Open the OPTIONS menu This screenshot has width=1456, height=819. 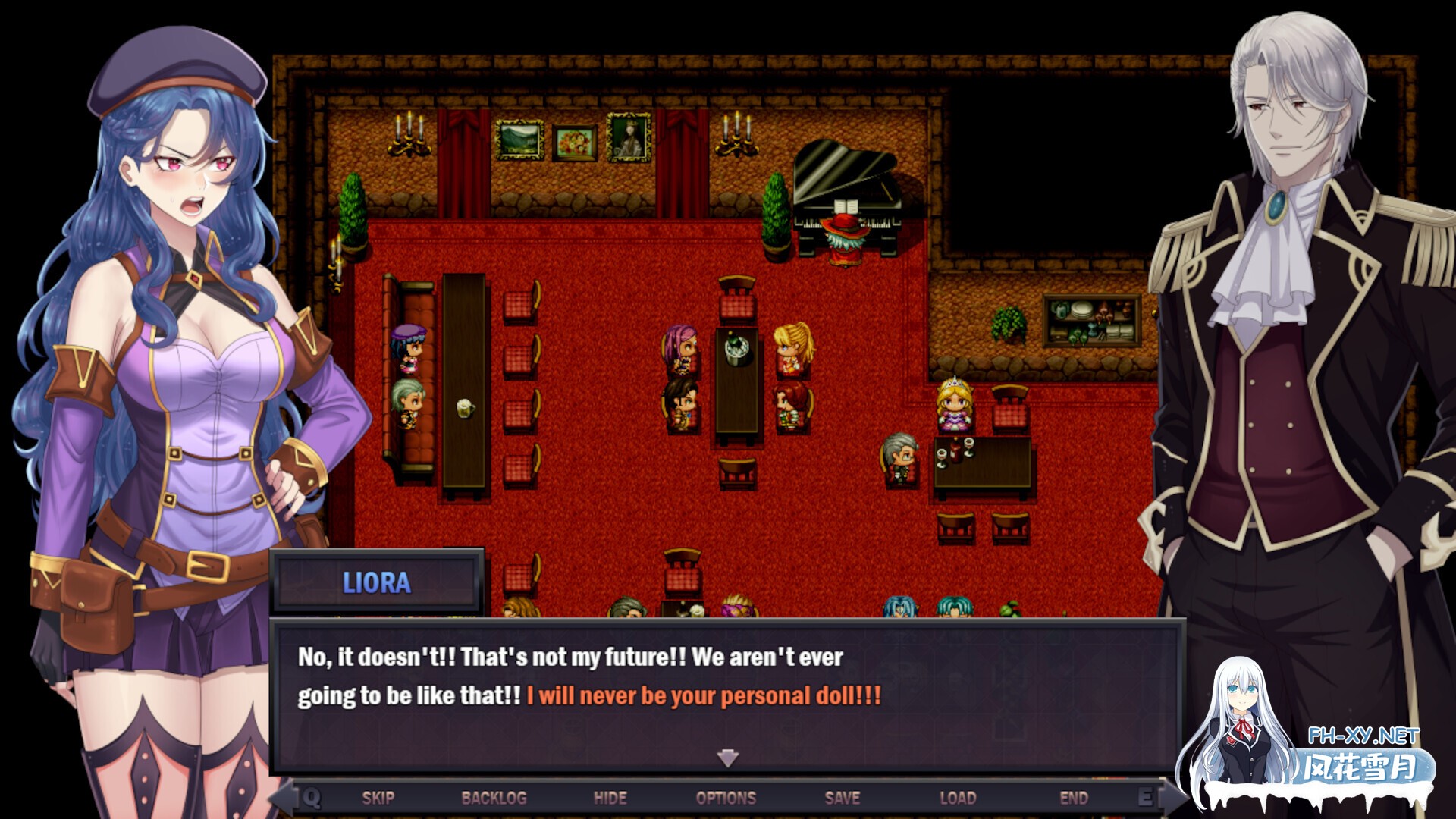pos(726,798)
